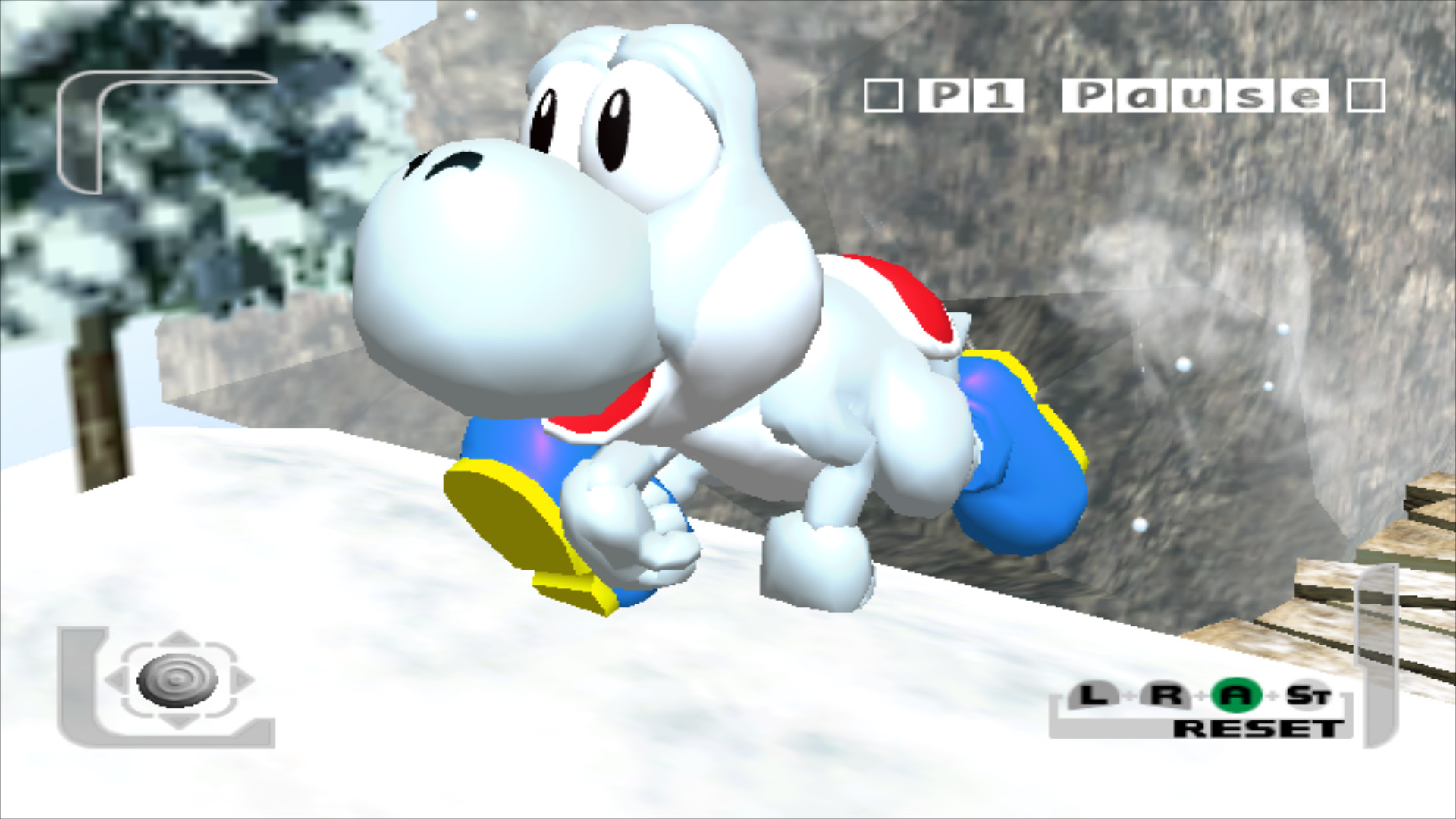
Task: Click the St button icon beside RESET
Action: [x=1310, y=694]
